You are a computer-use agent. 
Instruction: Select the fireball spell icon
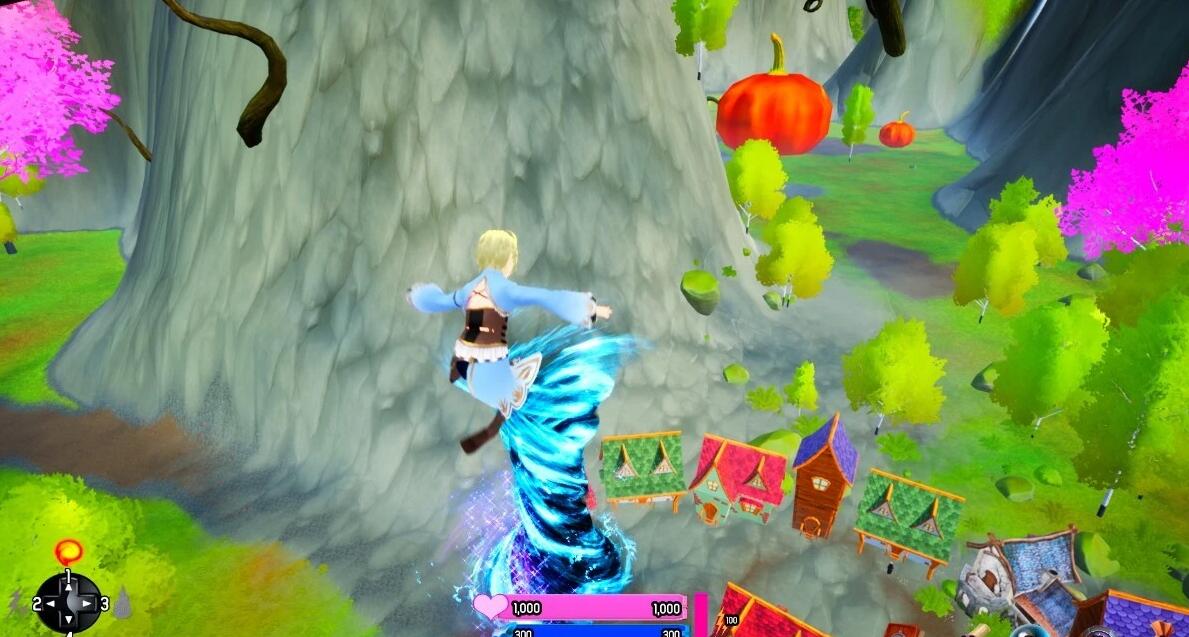click(69, 550)
